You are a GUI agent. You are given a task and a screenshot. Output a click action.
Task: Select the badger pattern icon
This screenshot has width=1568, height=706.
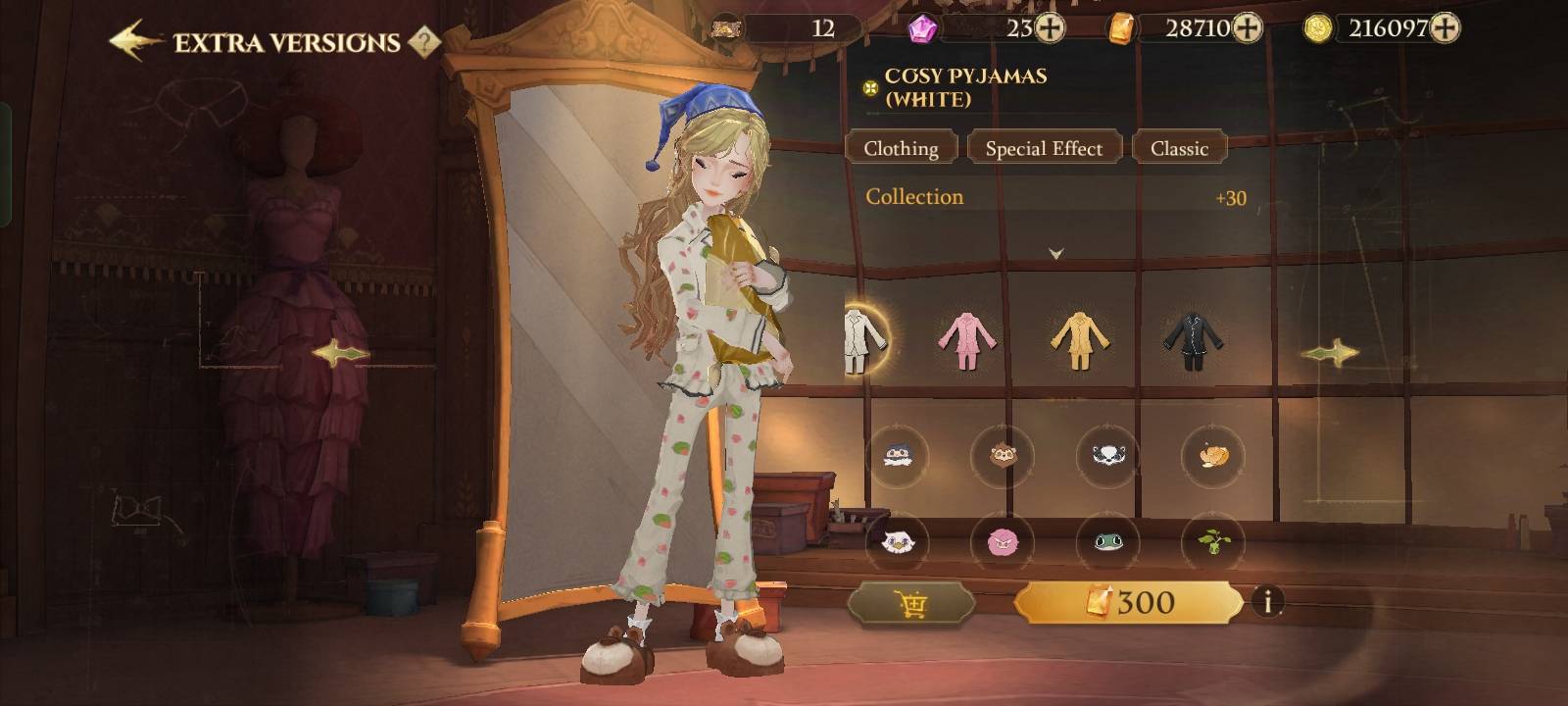point(1107,455)
